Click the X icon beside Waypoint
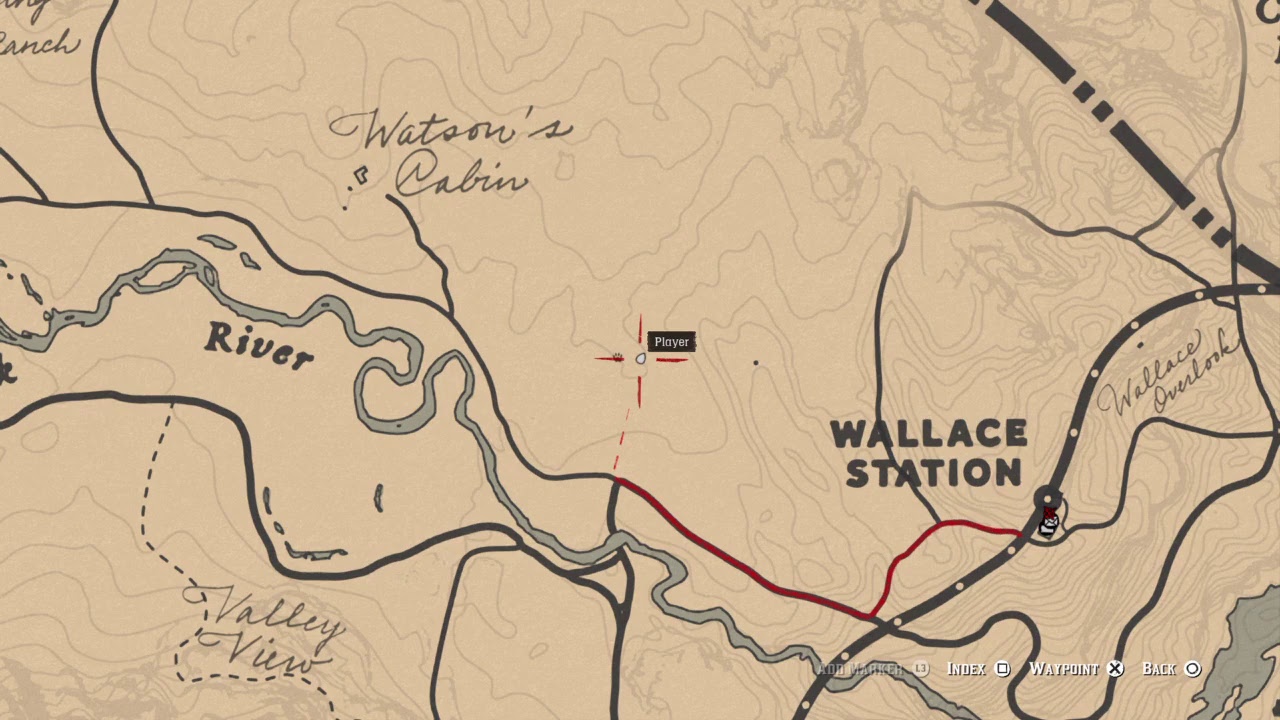This screenshot has width=1280, height=720. [1115, 670]
